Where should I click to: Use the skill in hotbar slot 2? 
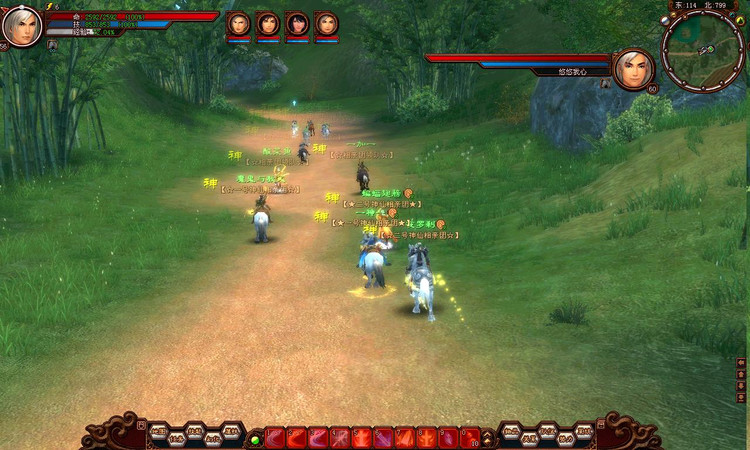[297, 438]
